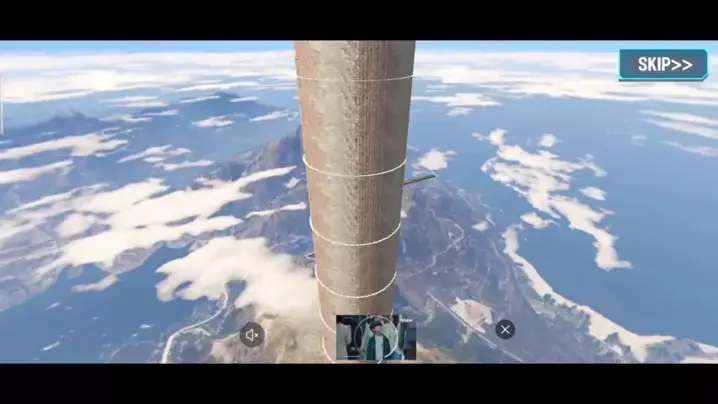
Task: Open the video thumbnail of the person
Action: click(376, 337)
